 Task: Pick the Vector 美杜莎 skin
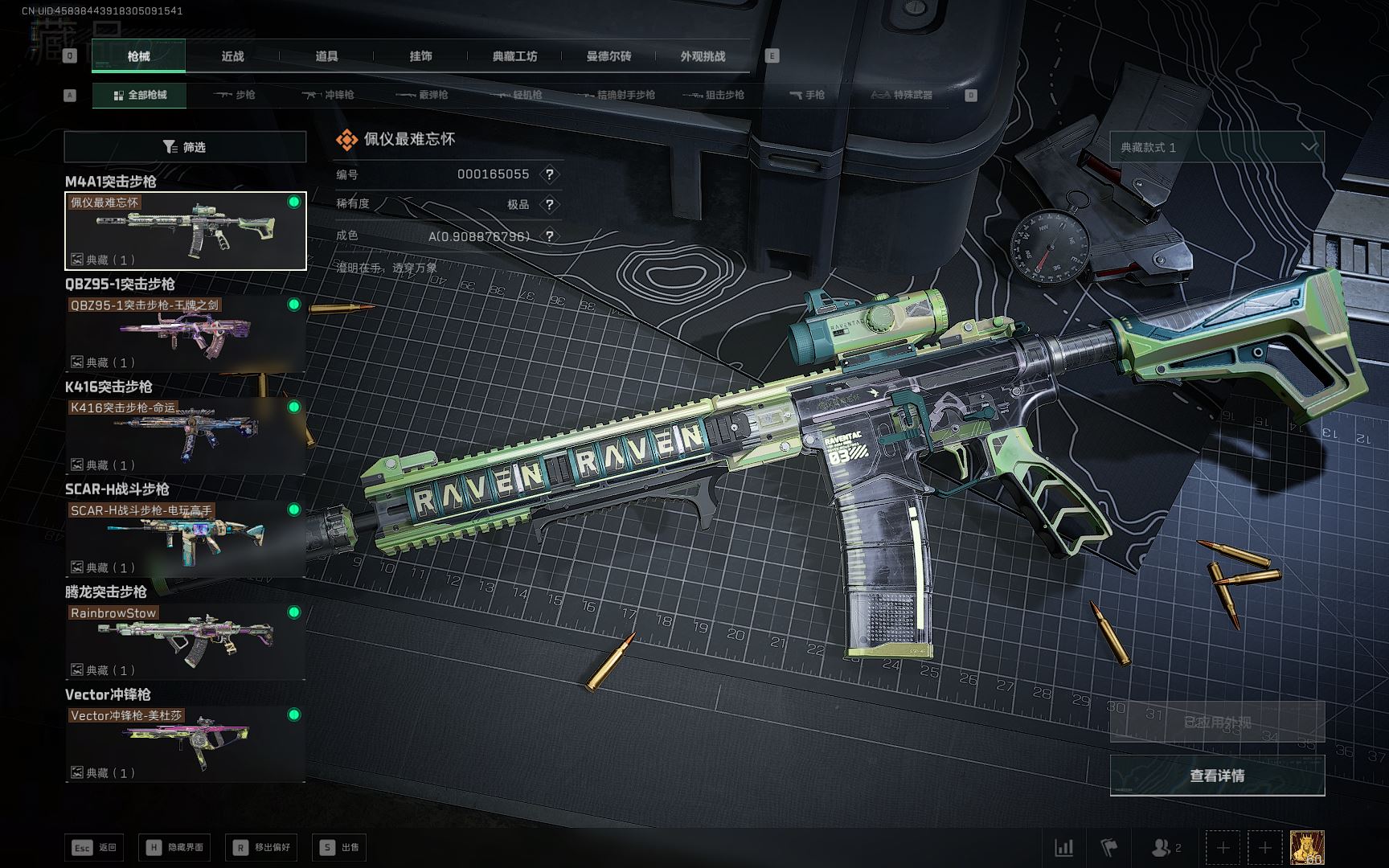click(x=185, y=743)
